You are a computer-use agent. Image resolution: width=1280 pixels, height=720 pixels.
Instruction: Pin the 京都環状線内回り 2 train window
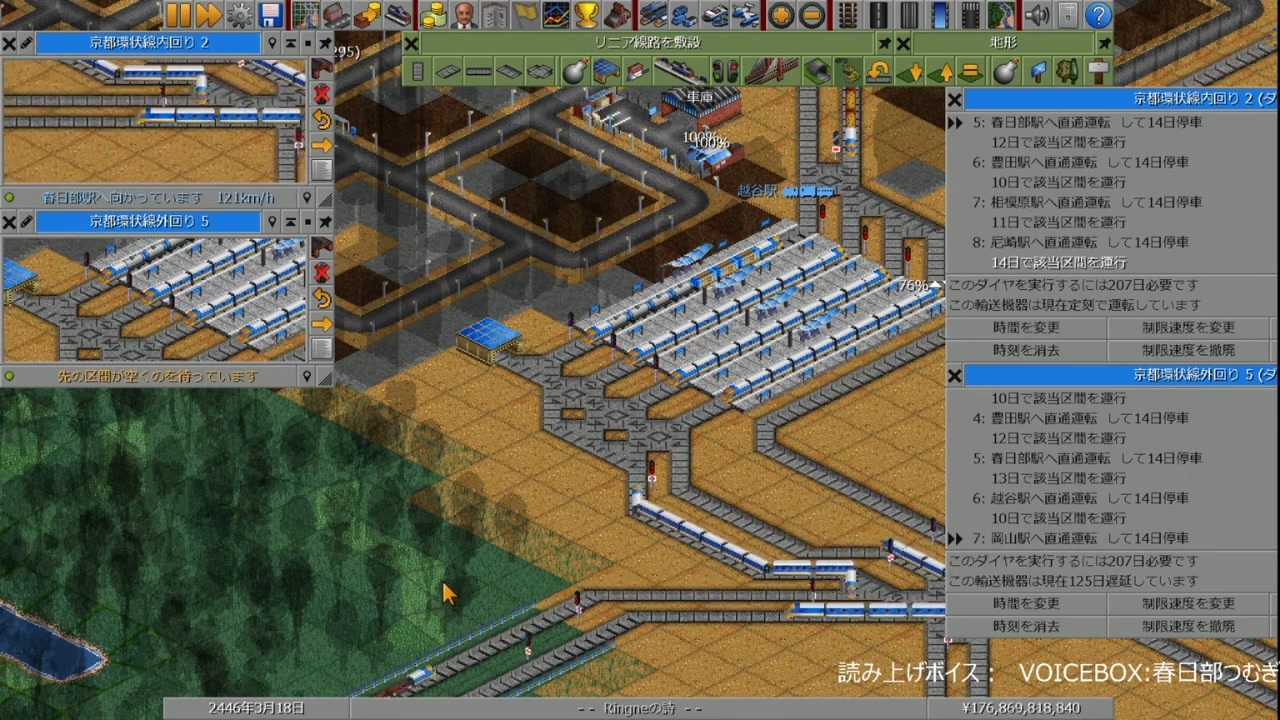pyautogui.click(x=325, y=42)
